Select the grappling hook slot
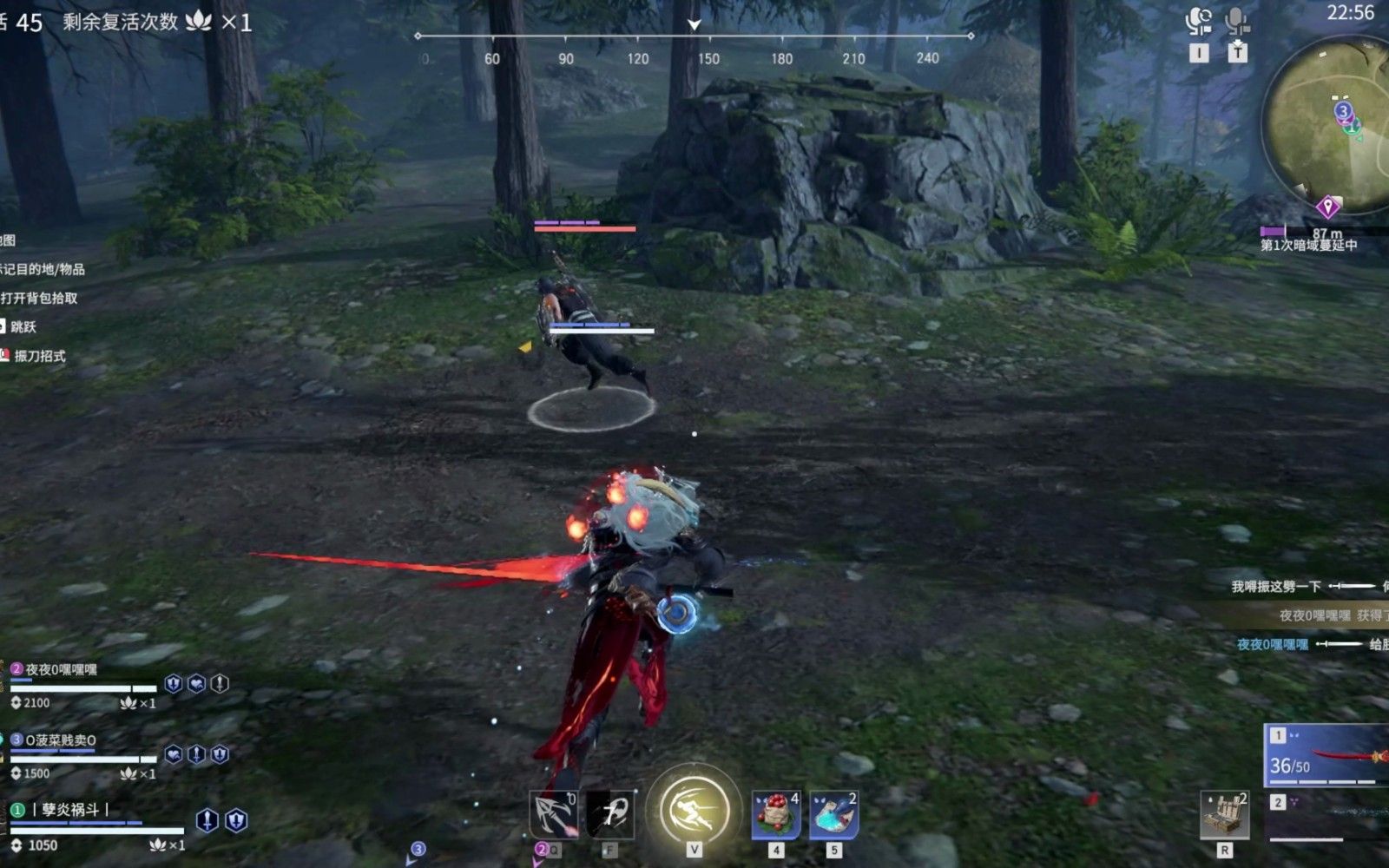The height and width of the screenshot is (868, 1389). pos(553,813)
